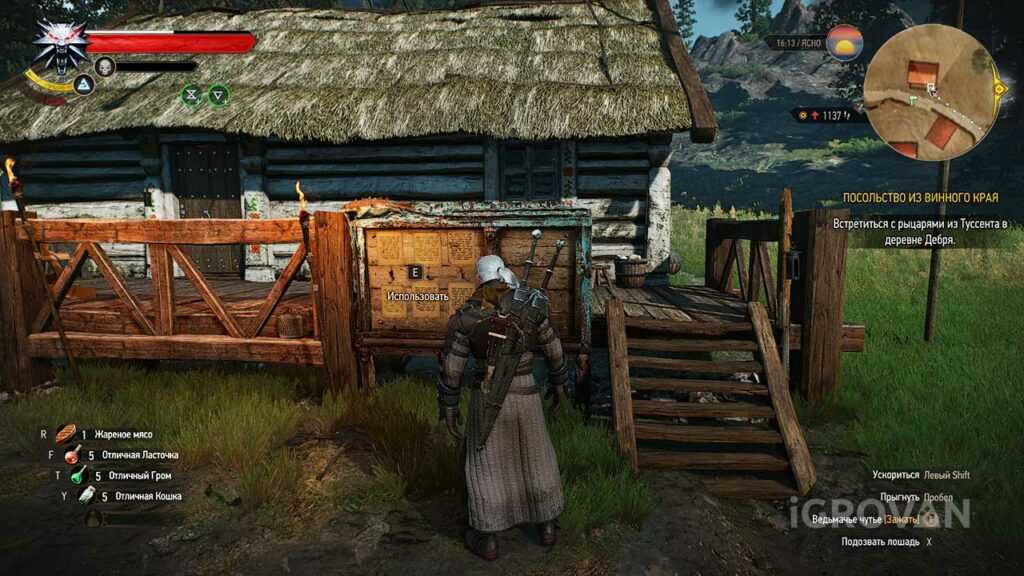Click the green downward-triangle buff icon
The width and height of the screenshot is (1024, 576).
point(218,95)
